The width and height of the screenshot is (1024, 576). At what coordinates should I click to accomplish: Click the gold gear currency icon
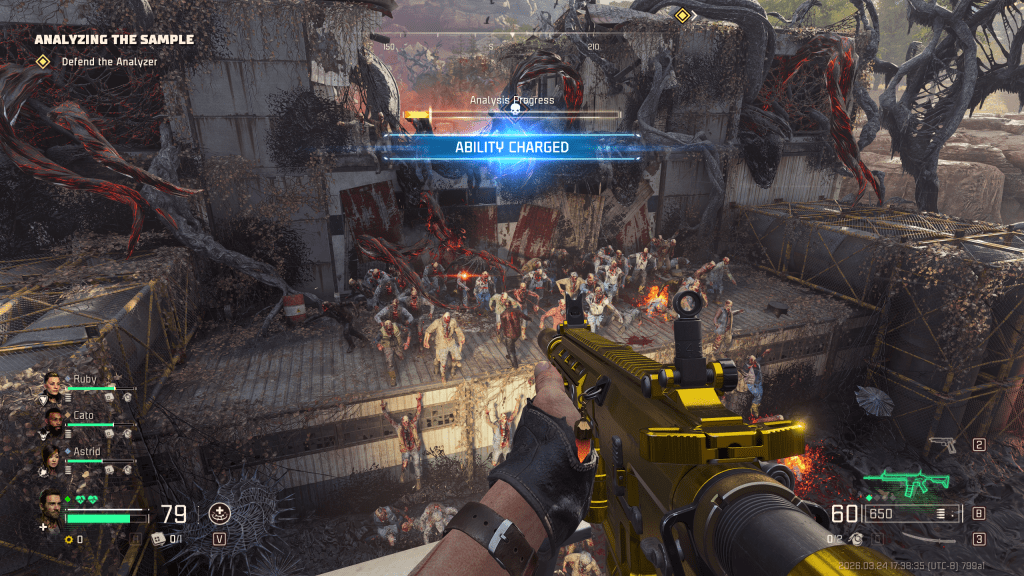[69, 540]
